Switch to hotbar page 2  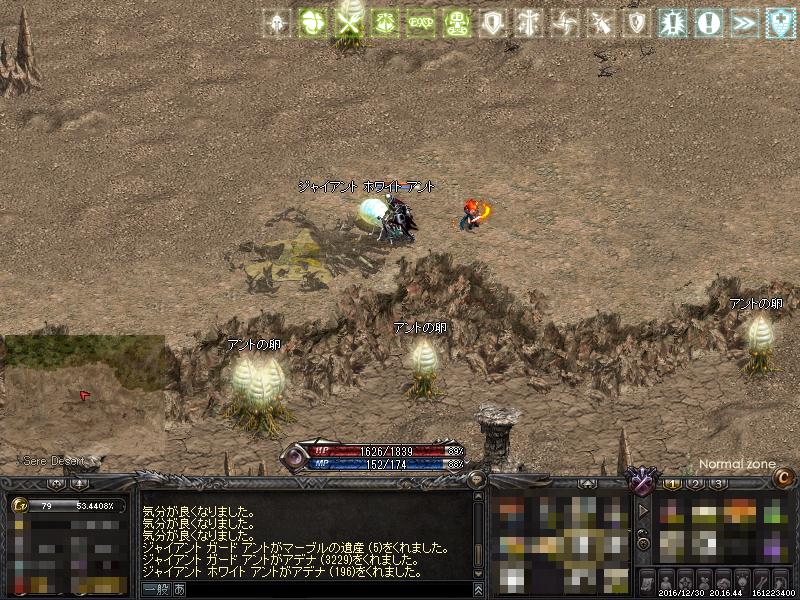click(x=696, y=484)
